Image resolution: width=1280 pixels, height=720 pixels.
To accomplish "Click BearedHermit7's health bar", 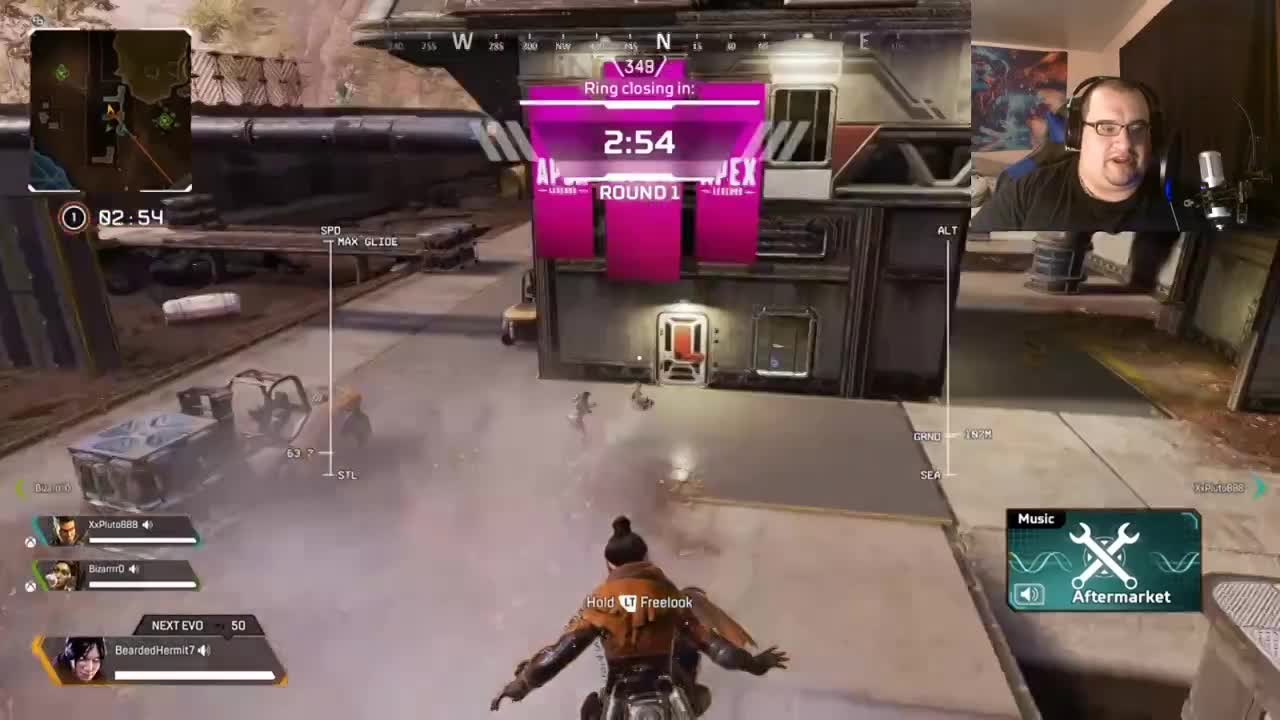I will coord(192,672).
